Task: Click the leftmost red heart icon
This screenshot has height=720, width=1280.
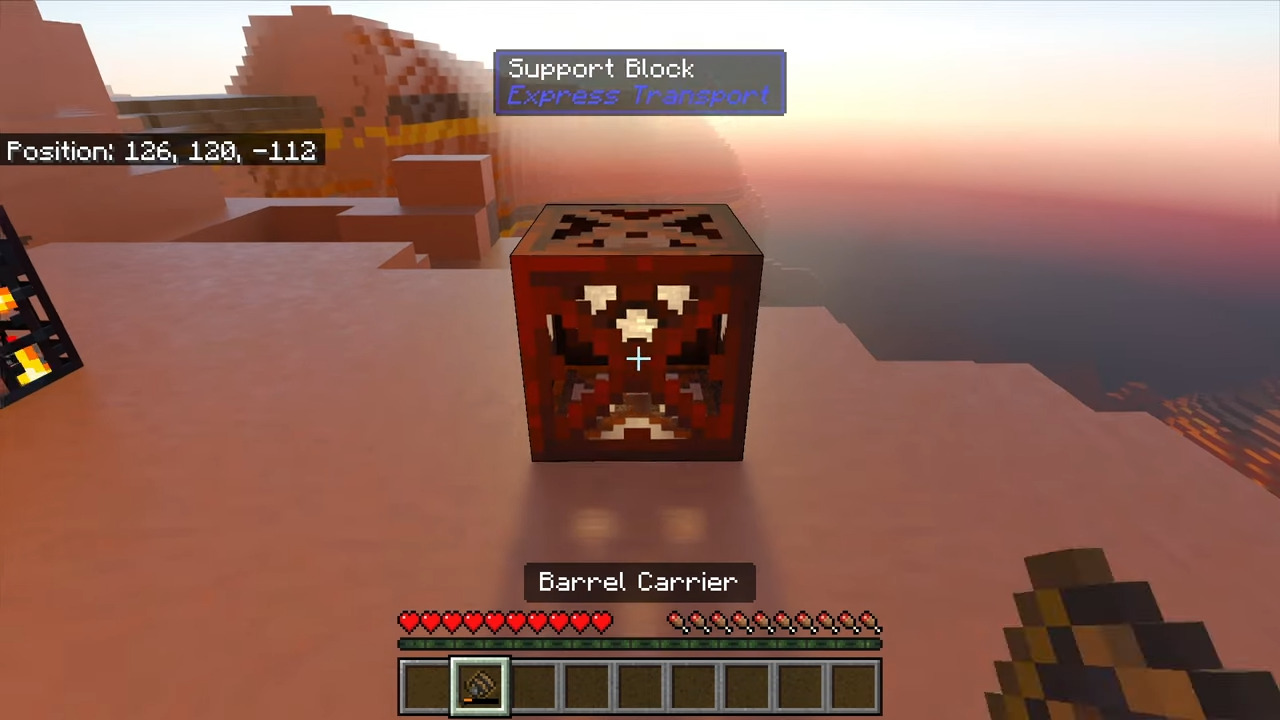Action: point(409,622)
